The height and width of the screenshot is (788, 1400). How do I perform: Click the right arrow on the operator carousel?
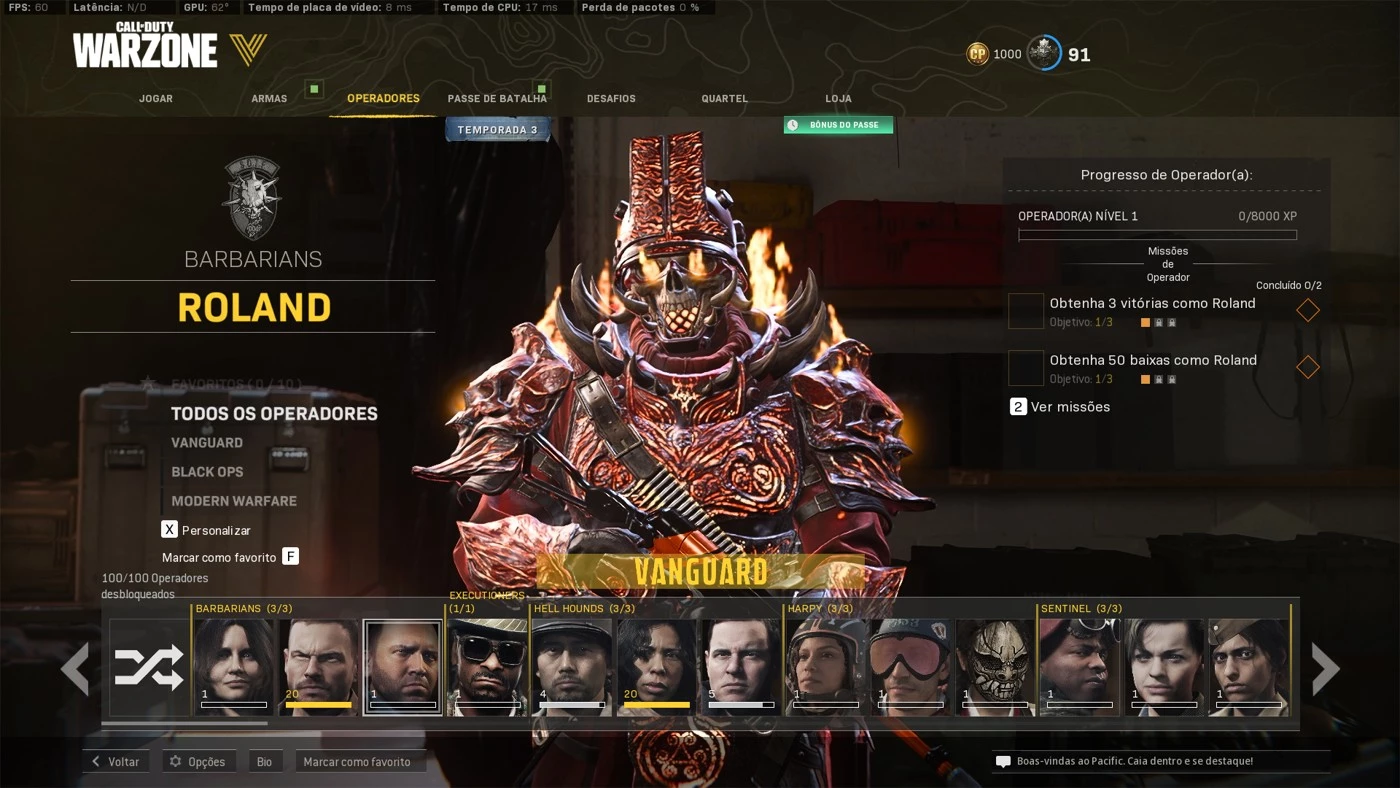[x=1327, y=667]
